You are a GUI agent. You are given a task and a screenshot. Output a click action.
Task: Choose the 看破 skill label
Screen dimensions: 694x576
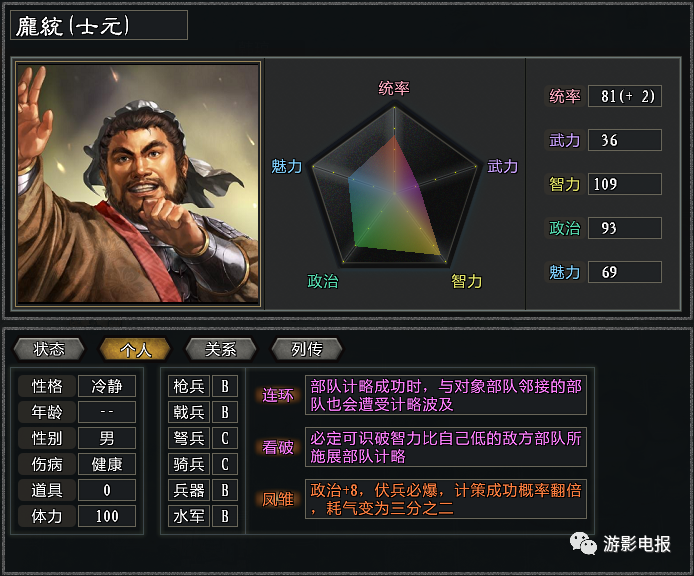[278, 447]
